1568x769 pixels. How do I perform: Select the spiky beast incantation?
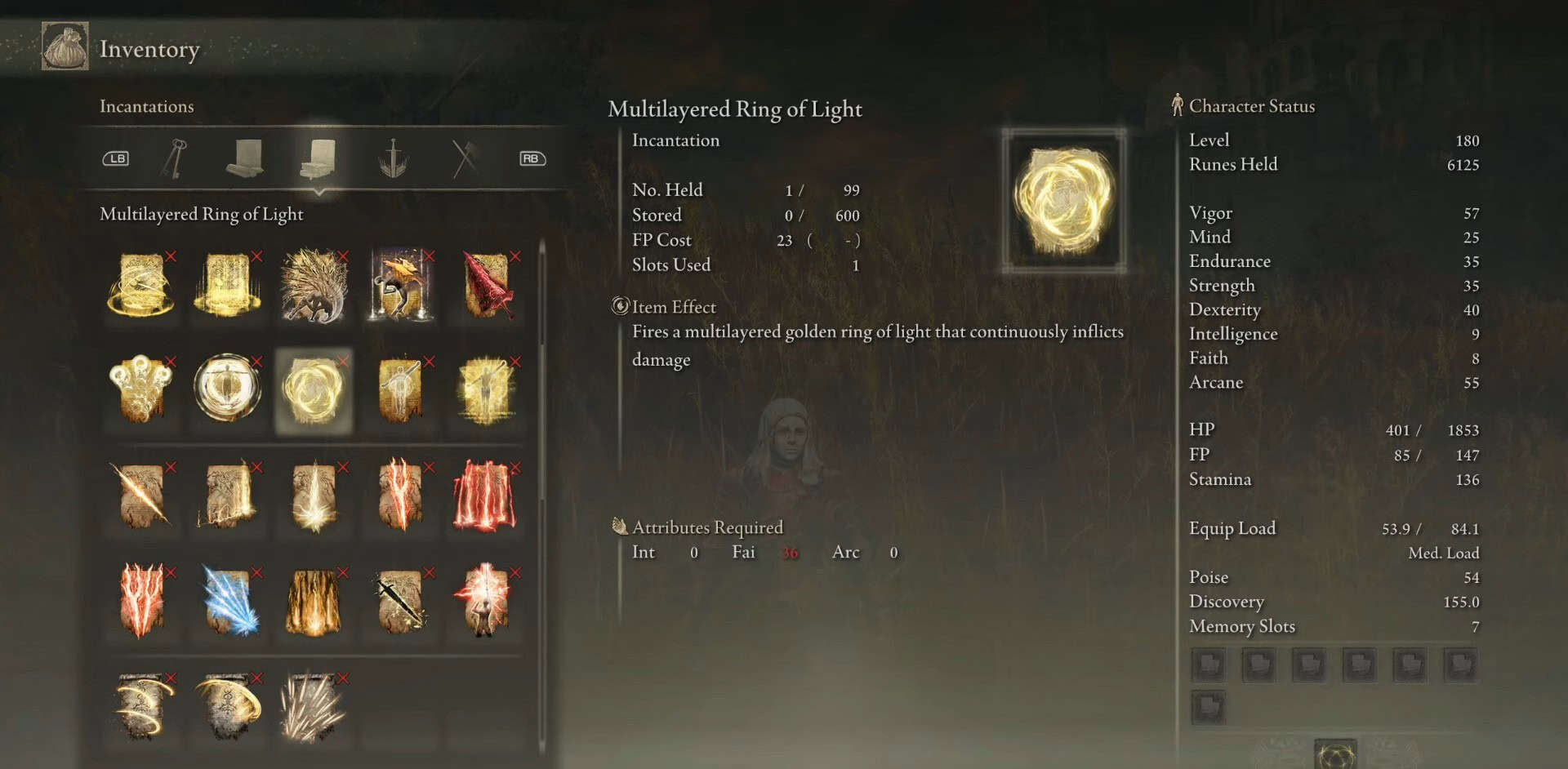[314, 286]
